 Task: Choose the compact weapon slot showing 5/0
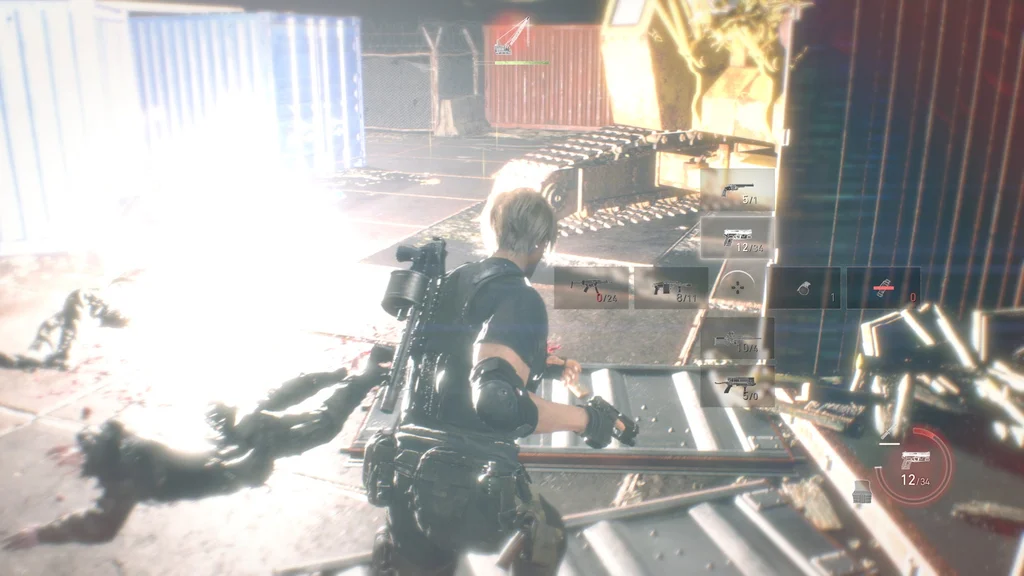[x=738, y=385]
